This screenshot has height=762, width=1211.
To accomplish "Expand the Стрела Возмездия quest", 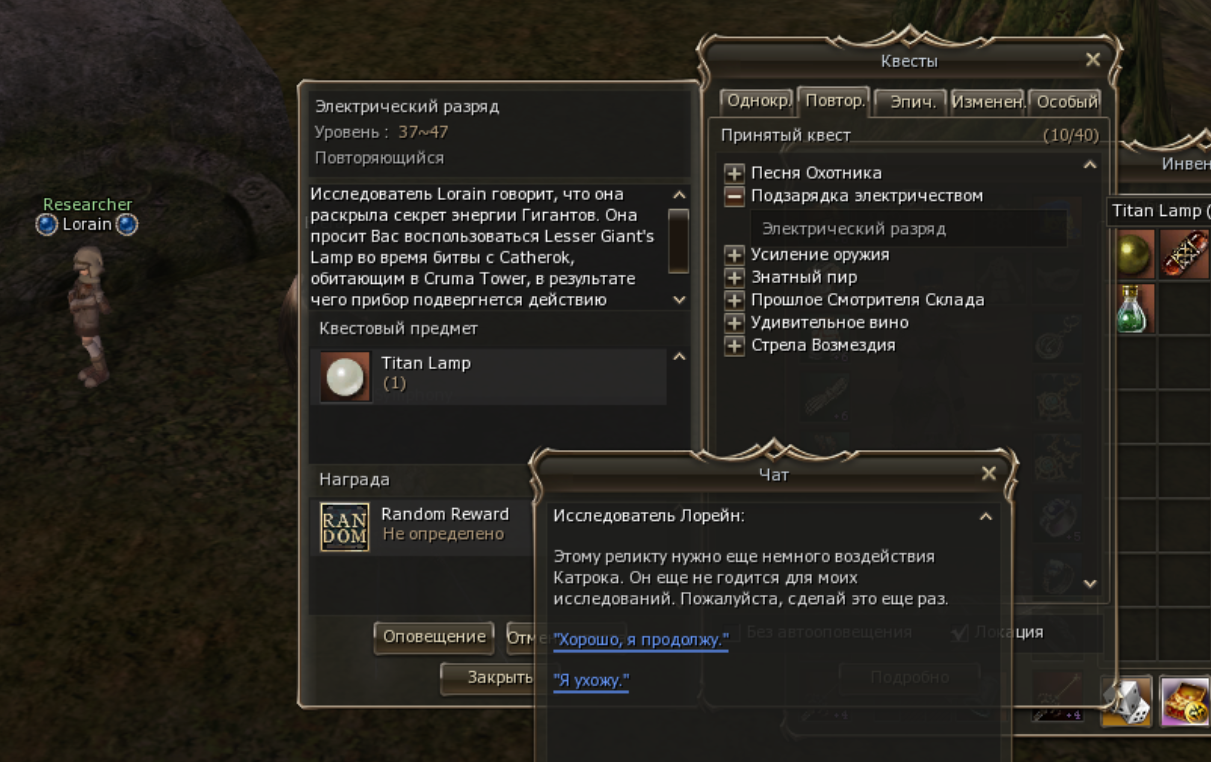I will point(735,346).
